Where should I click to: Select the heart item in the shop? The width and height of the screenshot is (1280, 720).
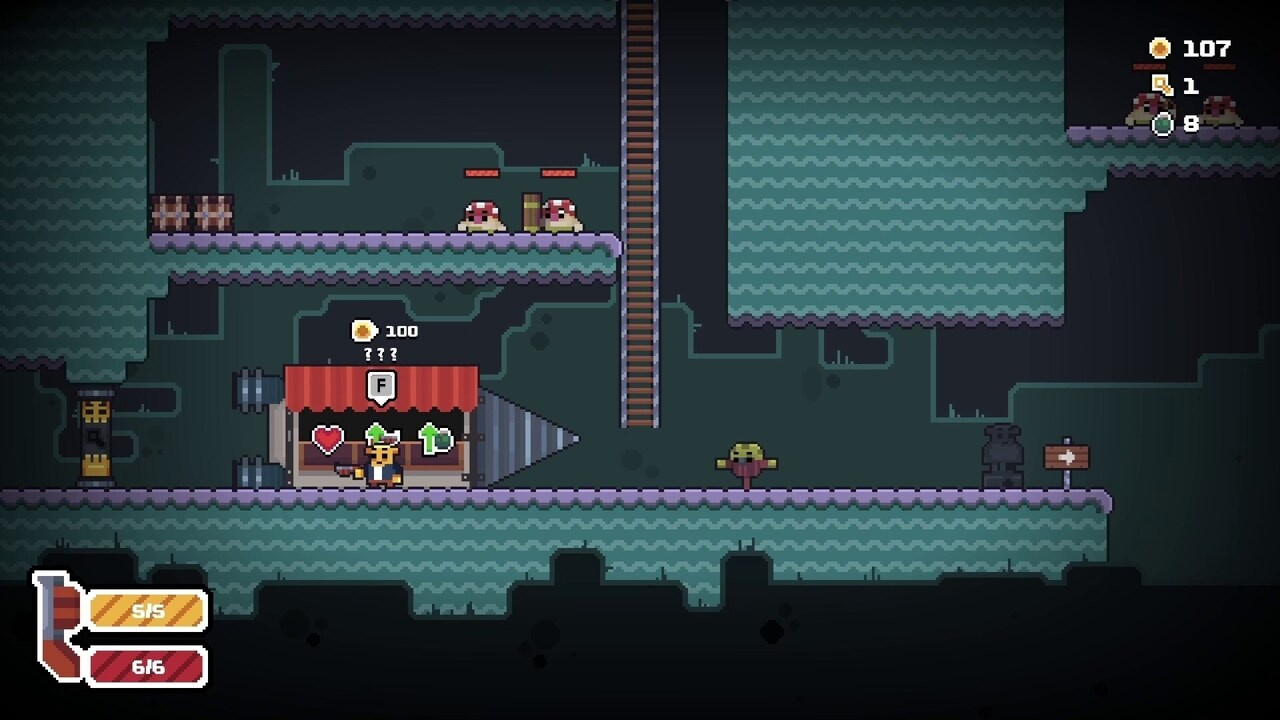click(x=329, y=437)
